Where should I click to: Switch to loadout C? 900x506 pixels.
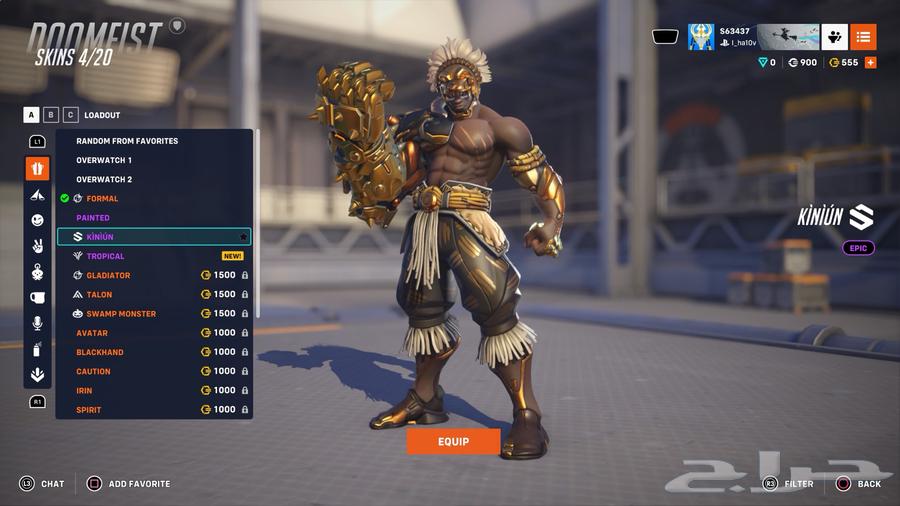tap(70, 115)
